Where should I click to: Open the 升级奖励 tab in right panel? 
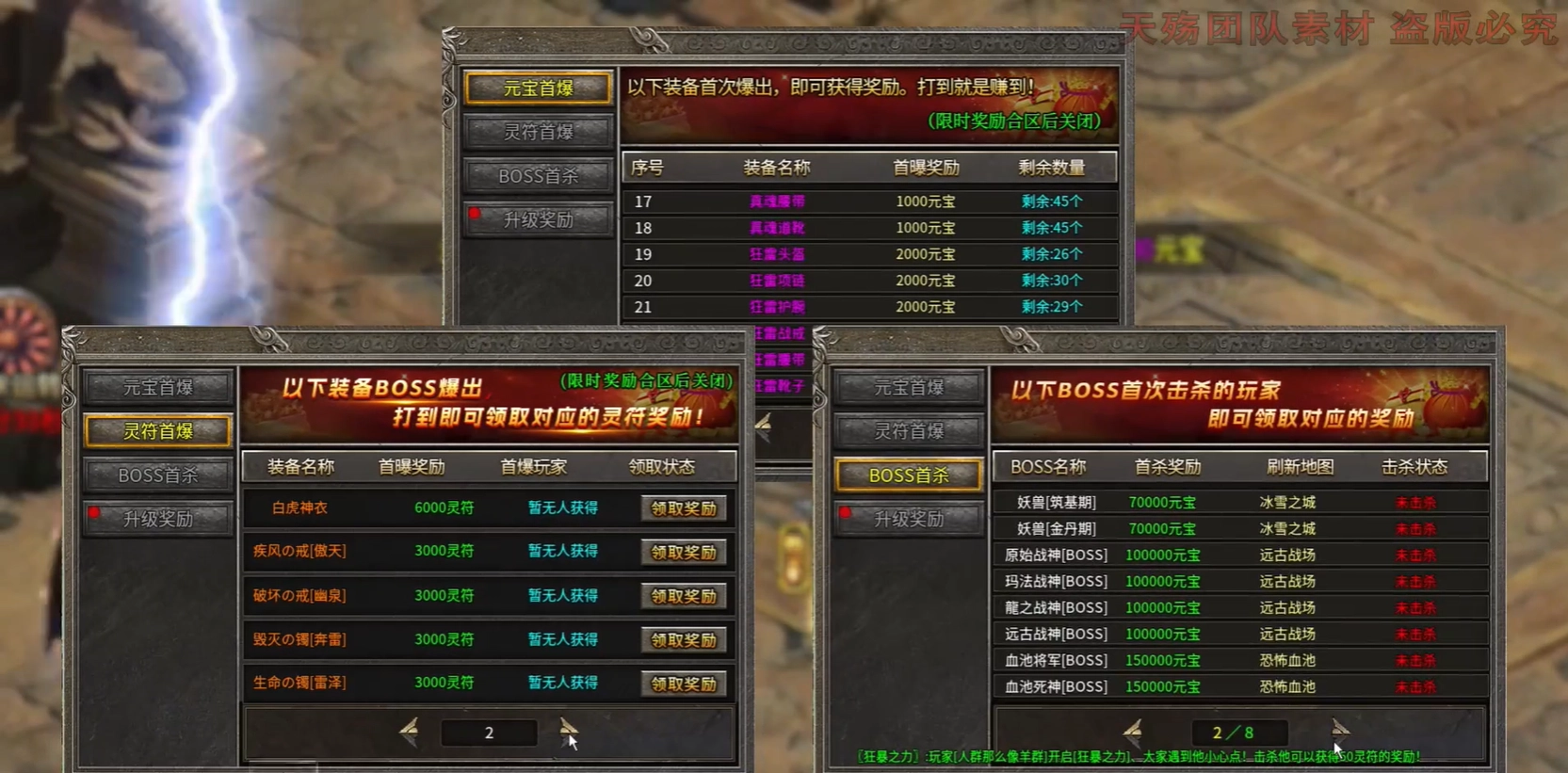pyautogui.click(x=908, y=519)
